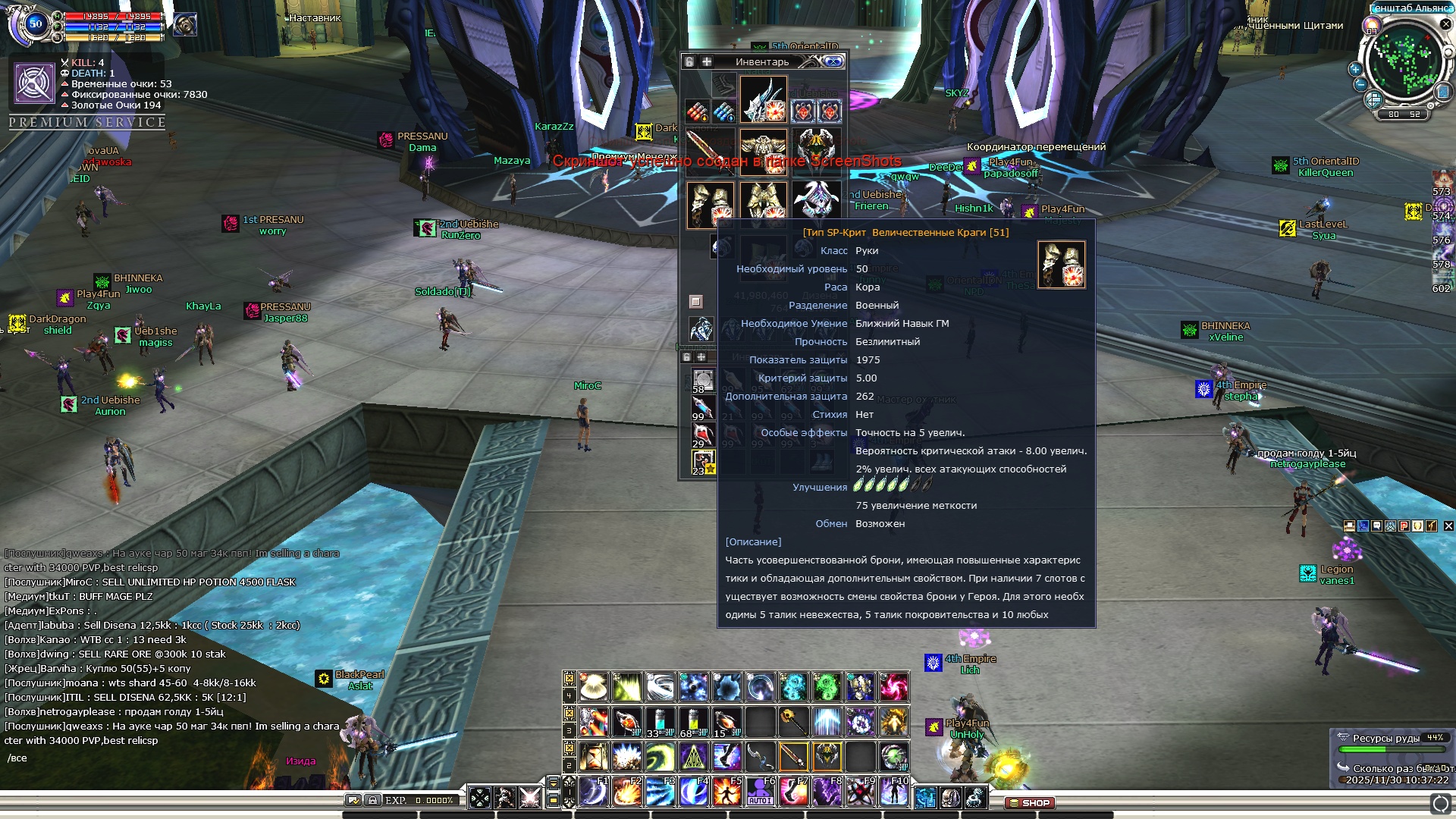Viewport: 1456px width, 819px height.
Task: Open the PREMIUM SERVICE panel
Action: [x=87, y=122]
